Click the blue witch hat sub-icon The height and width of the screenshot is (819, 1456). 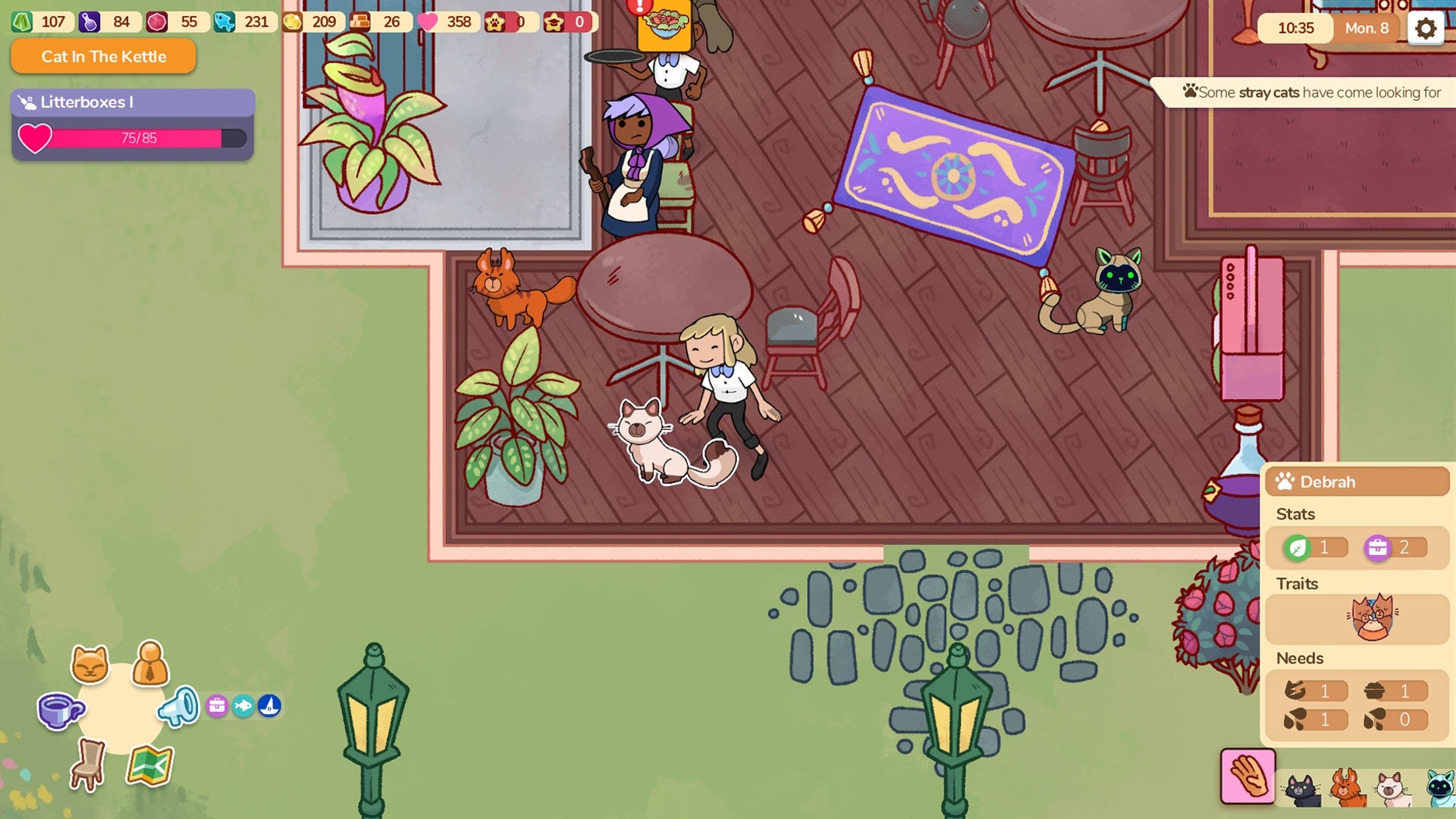[270, 704]
